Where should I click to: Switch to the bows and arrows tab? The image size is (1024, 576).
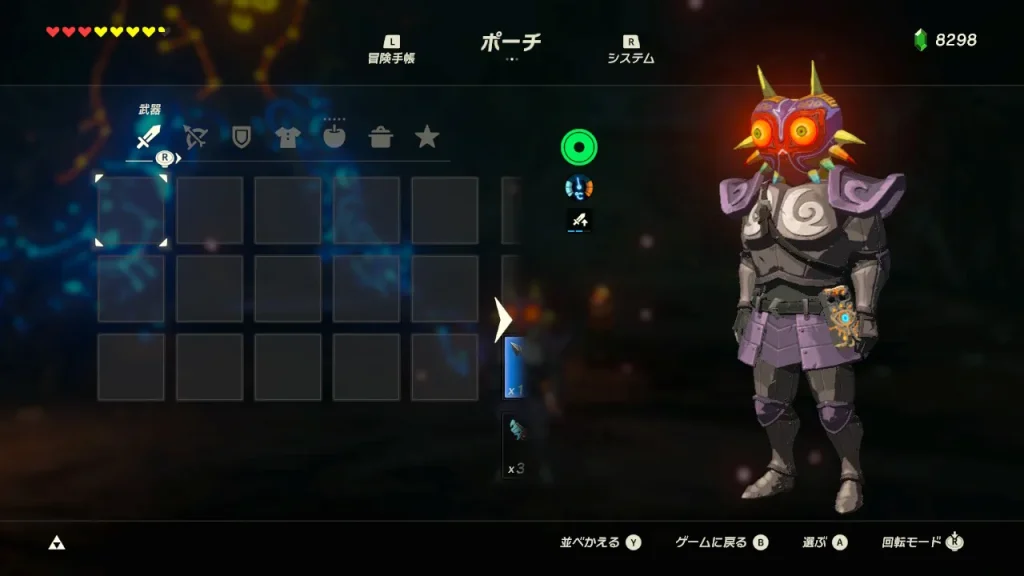[x=195, y=137]
